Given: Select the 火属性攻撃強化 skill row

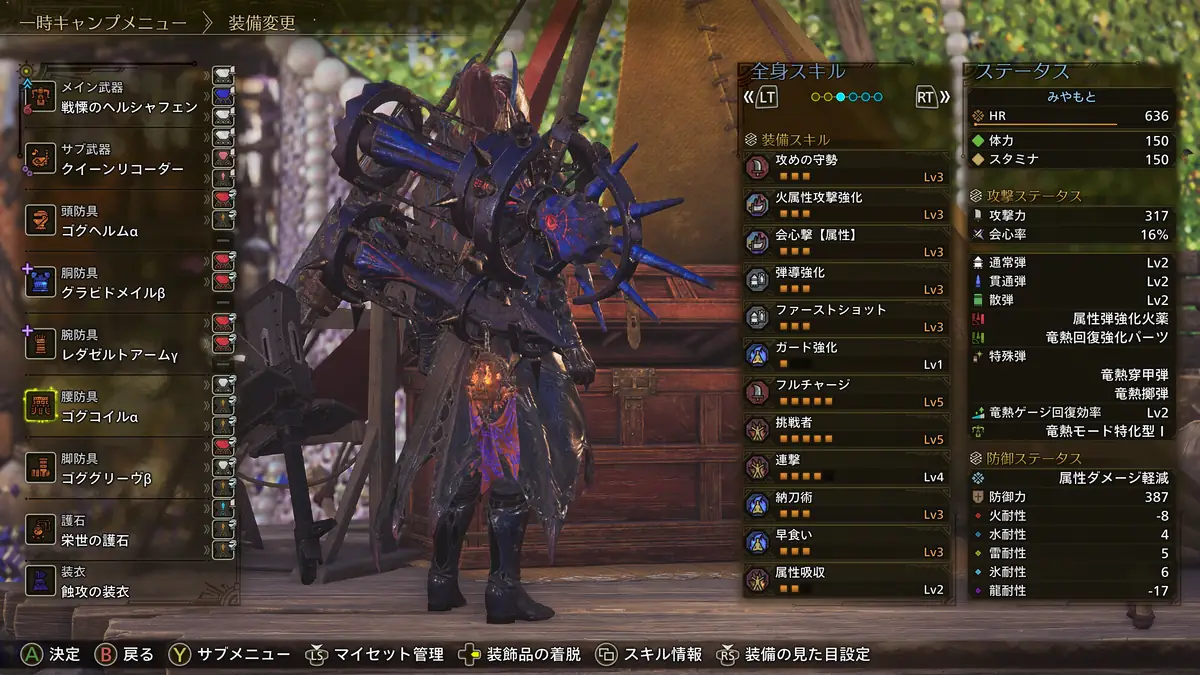Looking at the screenshot, I should (x=845, y=205).
